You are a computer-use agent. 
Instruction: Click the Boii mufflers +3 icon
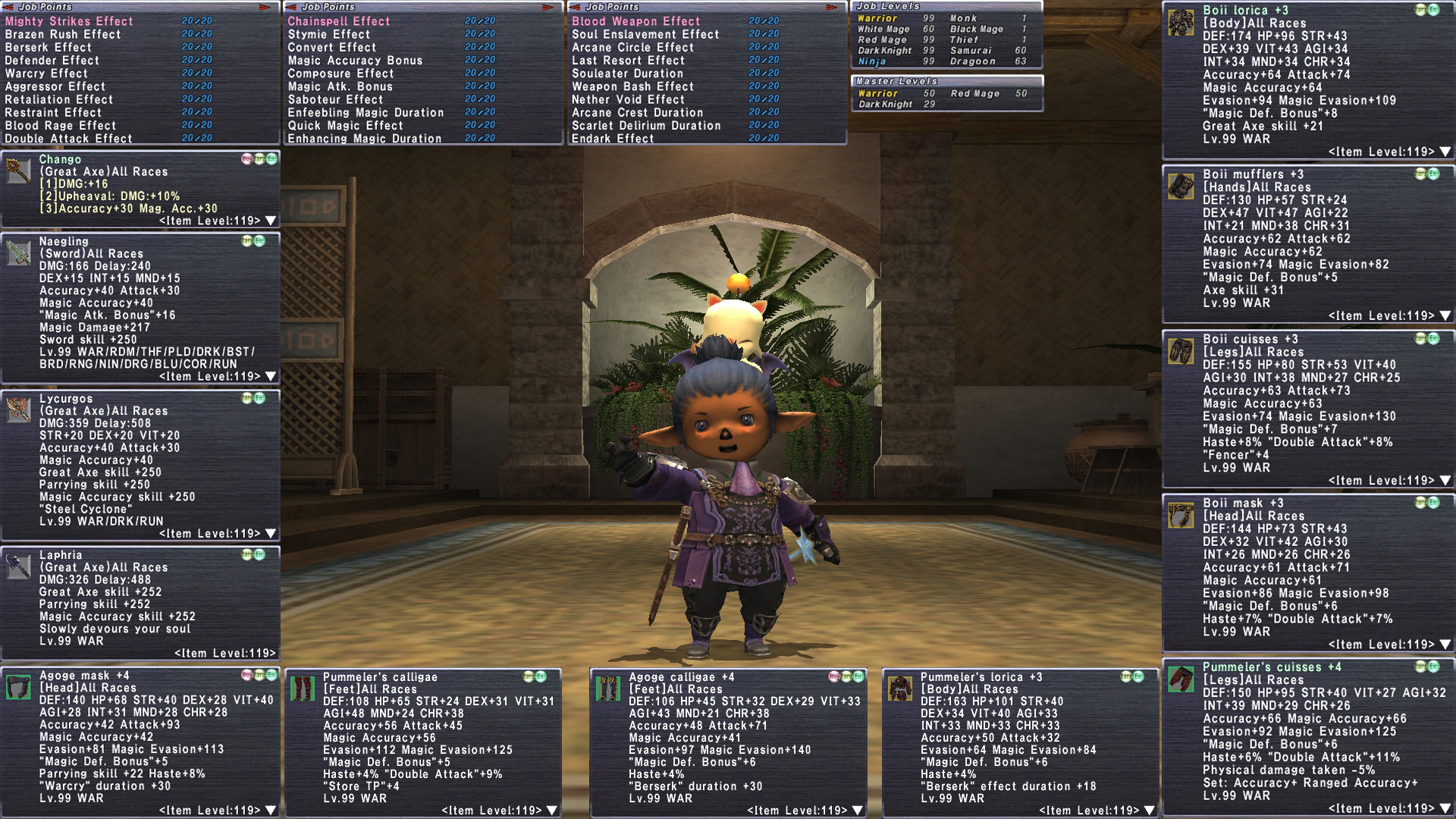[1181, 187]
